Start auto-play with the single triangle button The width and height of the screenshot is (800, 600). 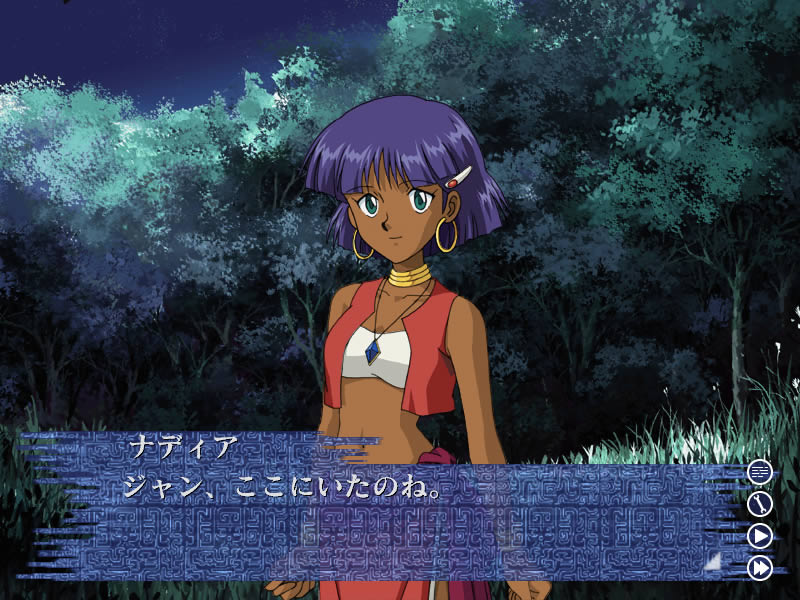760,536
